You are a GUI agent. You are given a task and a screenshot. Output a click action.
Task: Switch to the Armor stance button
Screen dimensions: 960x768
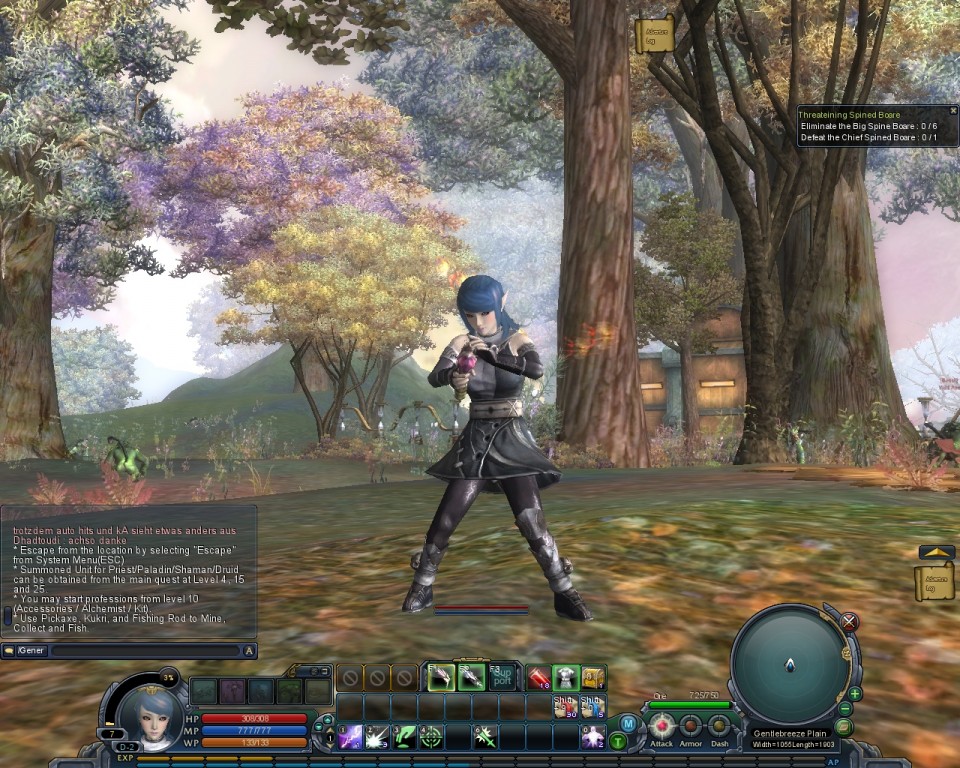pyautogui.click(x=691, y=727)
